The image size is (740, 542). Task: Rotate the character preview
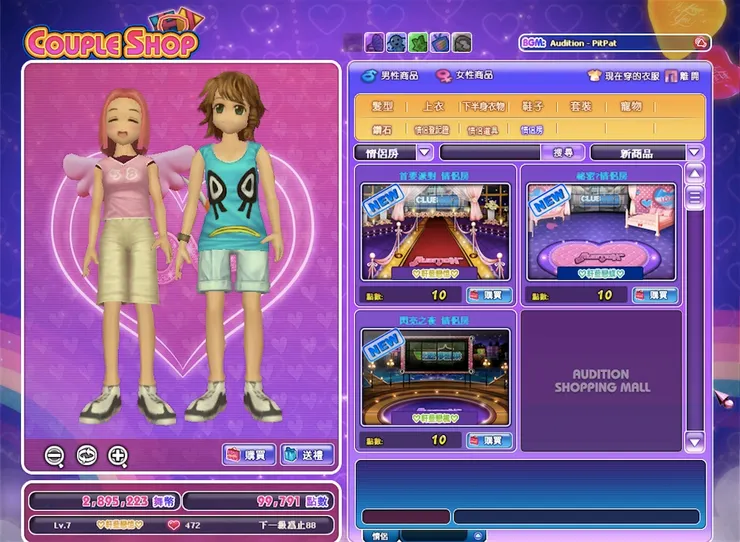(x=86, y=456)
